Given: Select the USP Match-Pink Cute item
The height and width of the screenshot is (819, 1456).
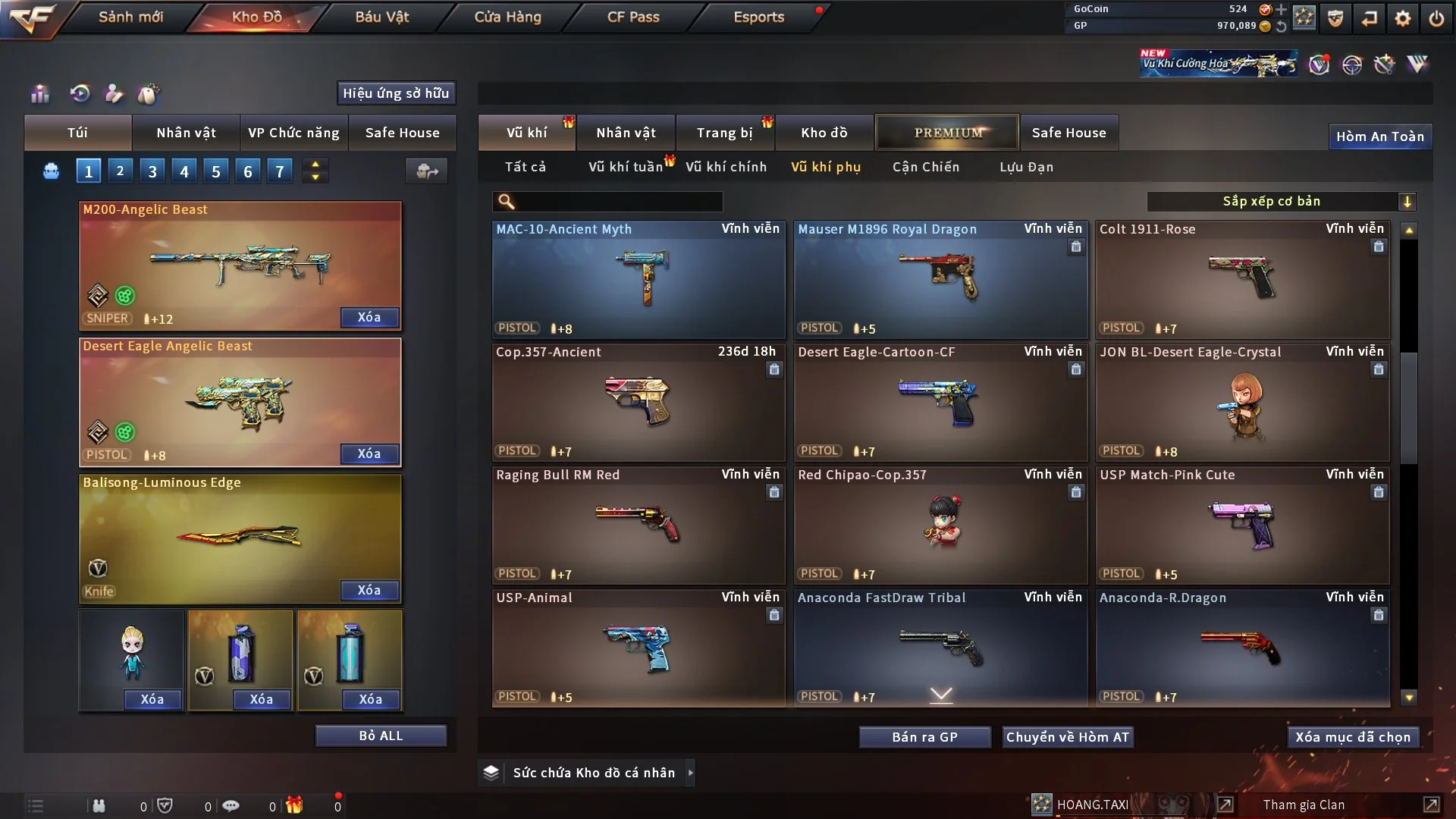Looking at the screenshot, I should (1242, 525).
